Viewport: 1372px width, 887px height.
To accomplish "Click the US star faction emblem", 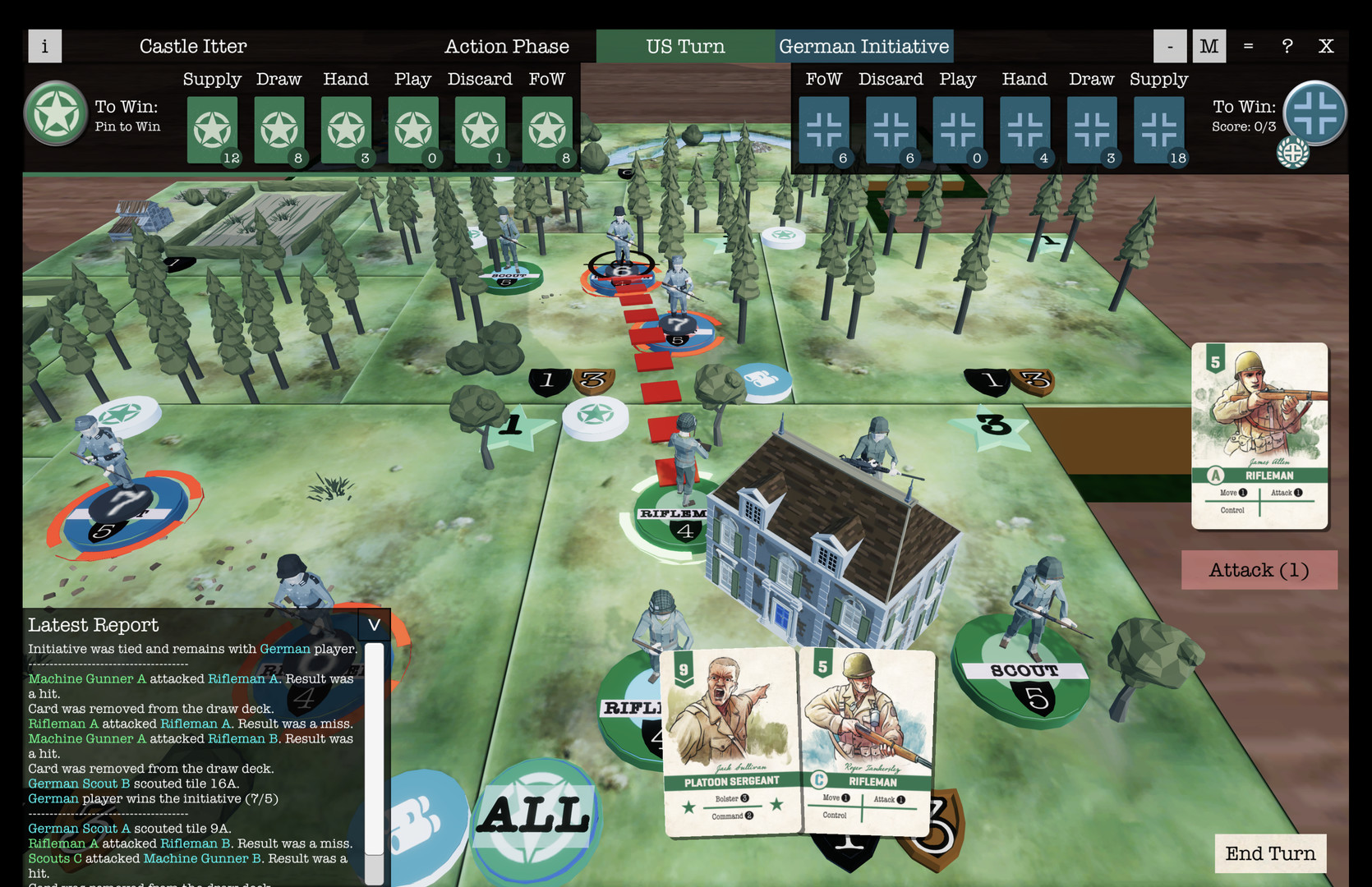I will tap(55, 115).
